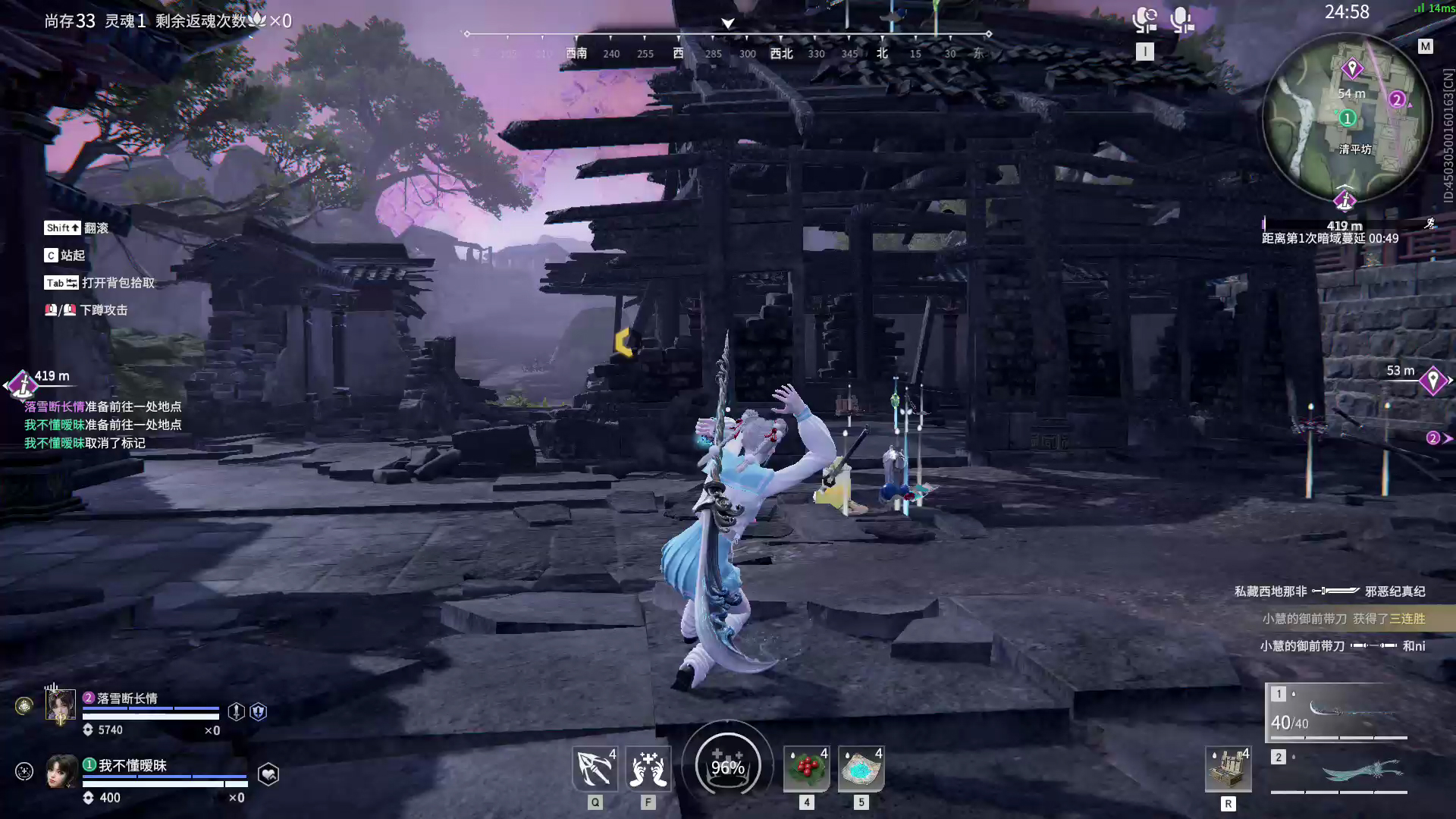
Task: Use the blue mineral item in slot 5
Action: (861, 770)
